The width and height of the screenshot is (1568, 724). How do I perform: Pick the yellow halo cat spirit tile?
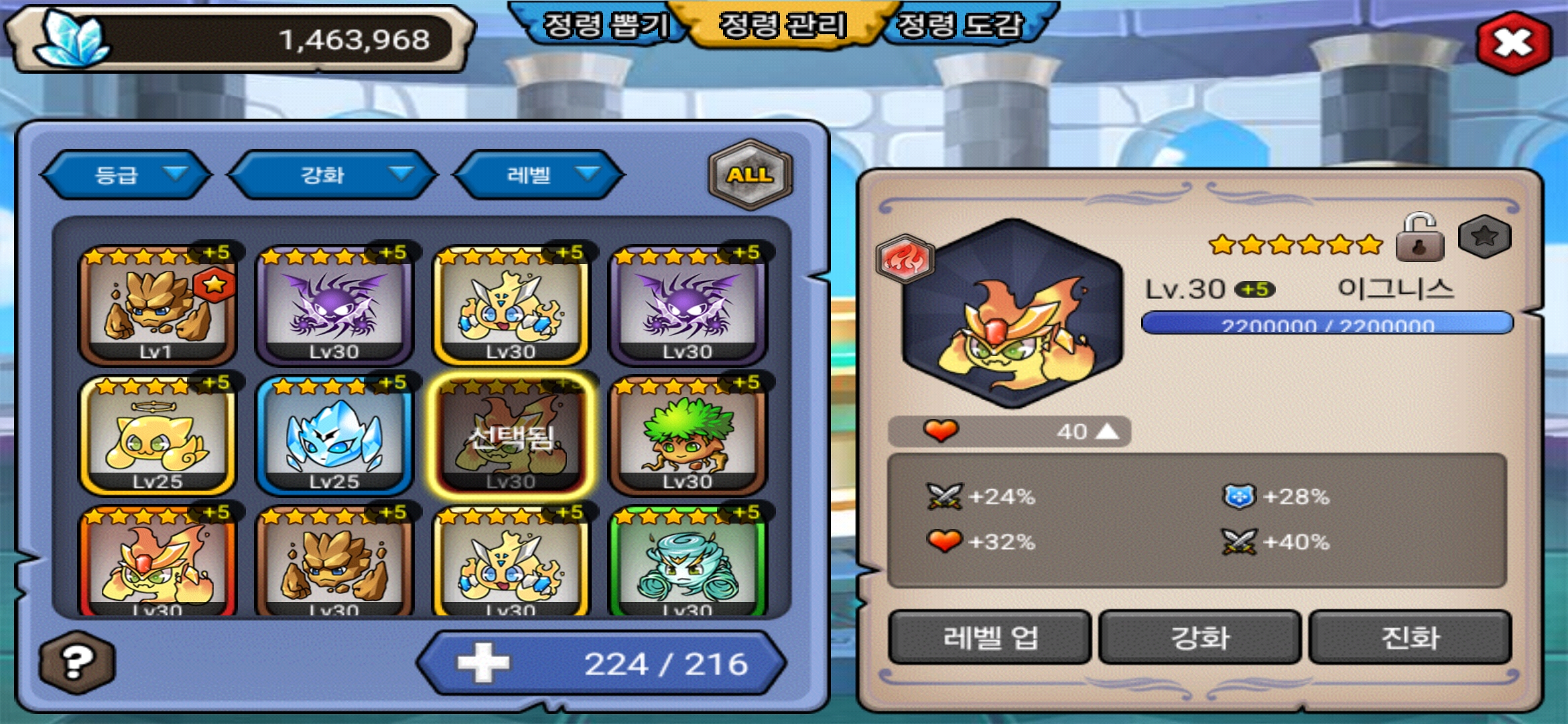pos(157,436)
